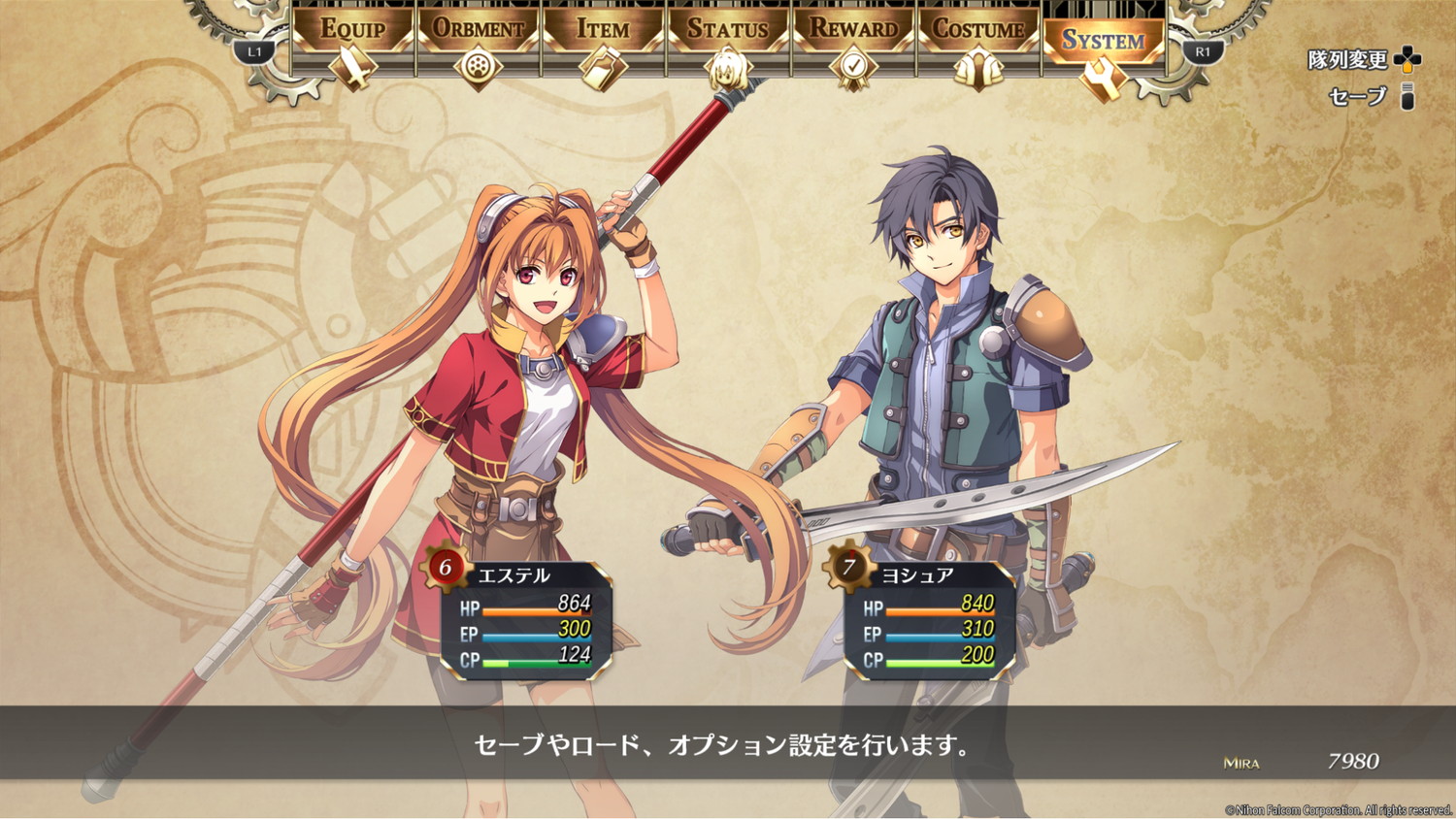Activate the System tab

1104,44
